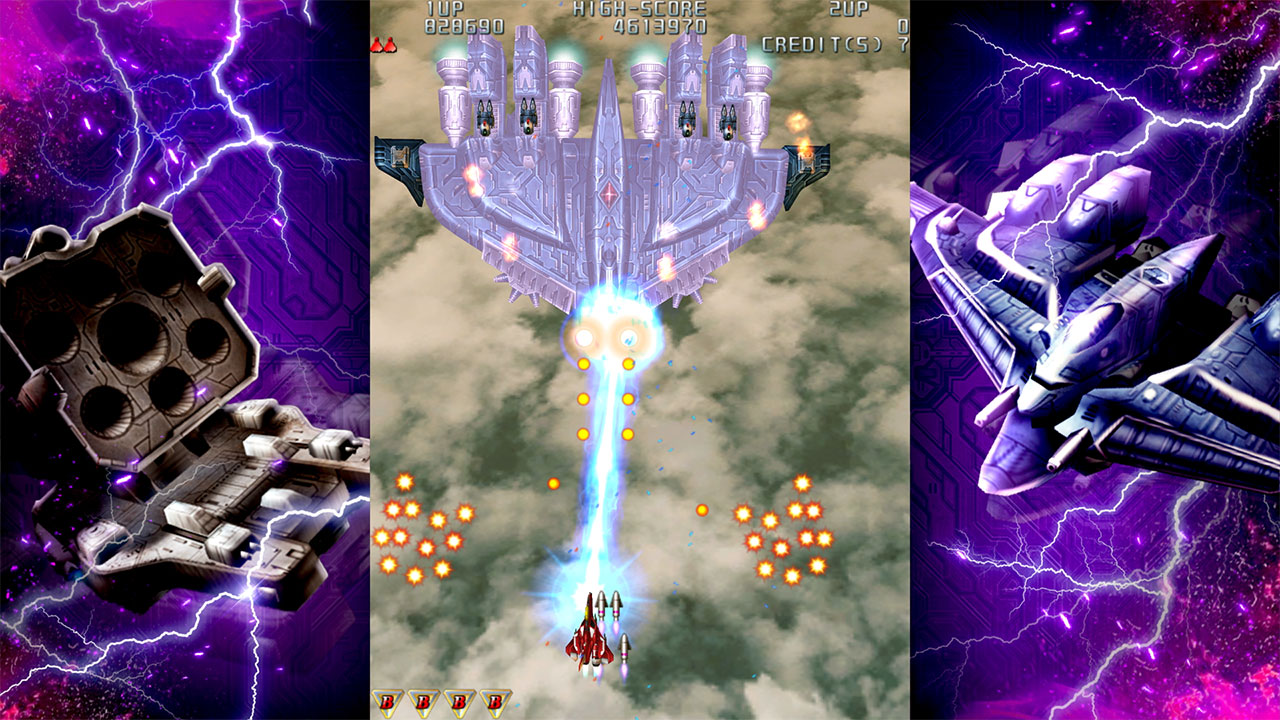Click the fourth bomb "B" triangle icon
Screen dimensions: 1280x720
(x=497, y=700)
